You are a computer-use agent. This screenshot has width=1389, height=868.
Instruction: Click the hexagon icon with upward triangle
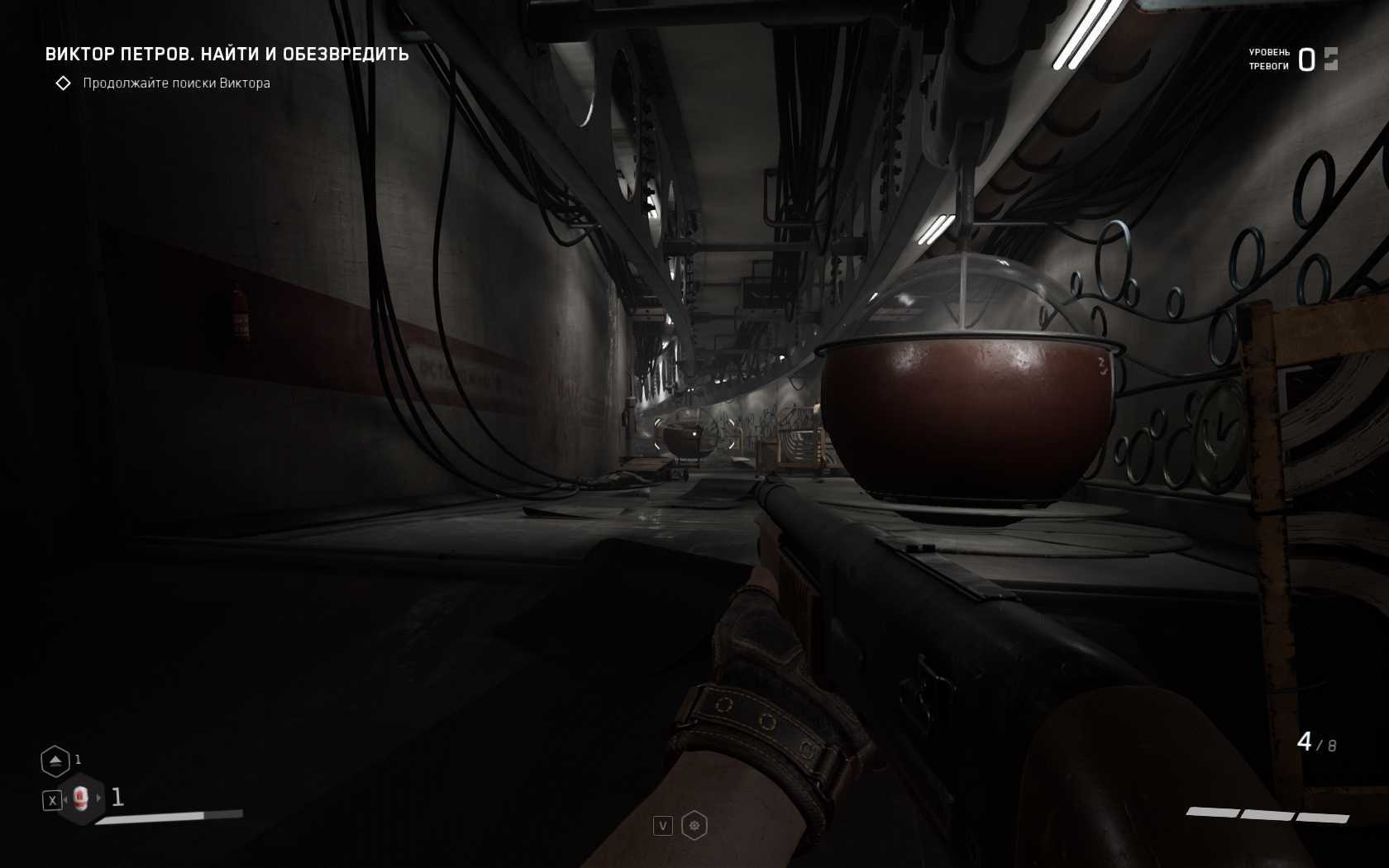(55, 761)
